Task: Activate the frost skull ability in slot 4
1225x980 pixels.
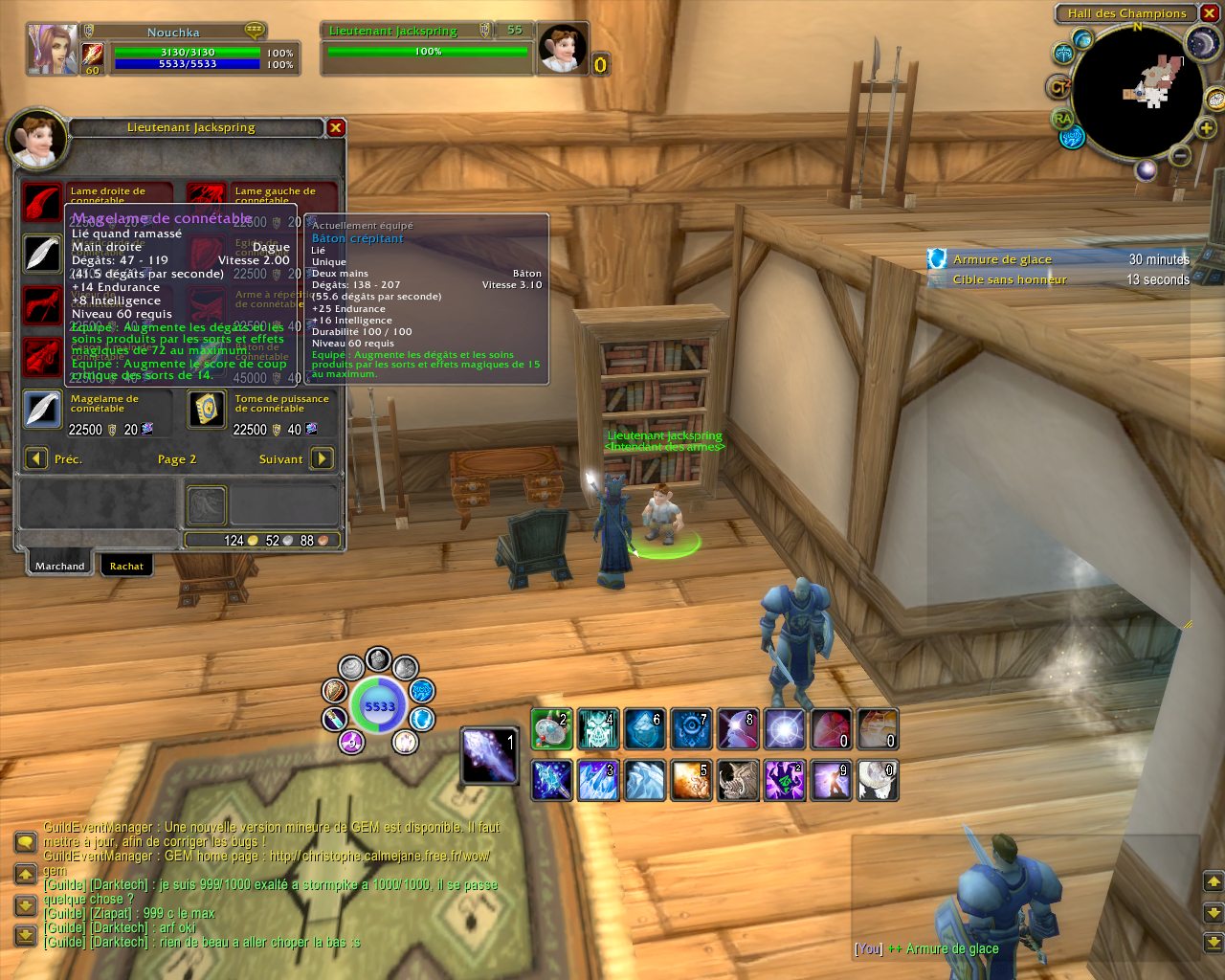Action: [598, 730]
